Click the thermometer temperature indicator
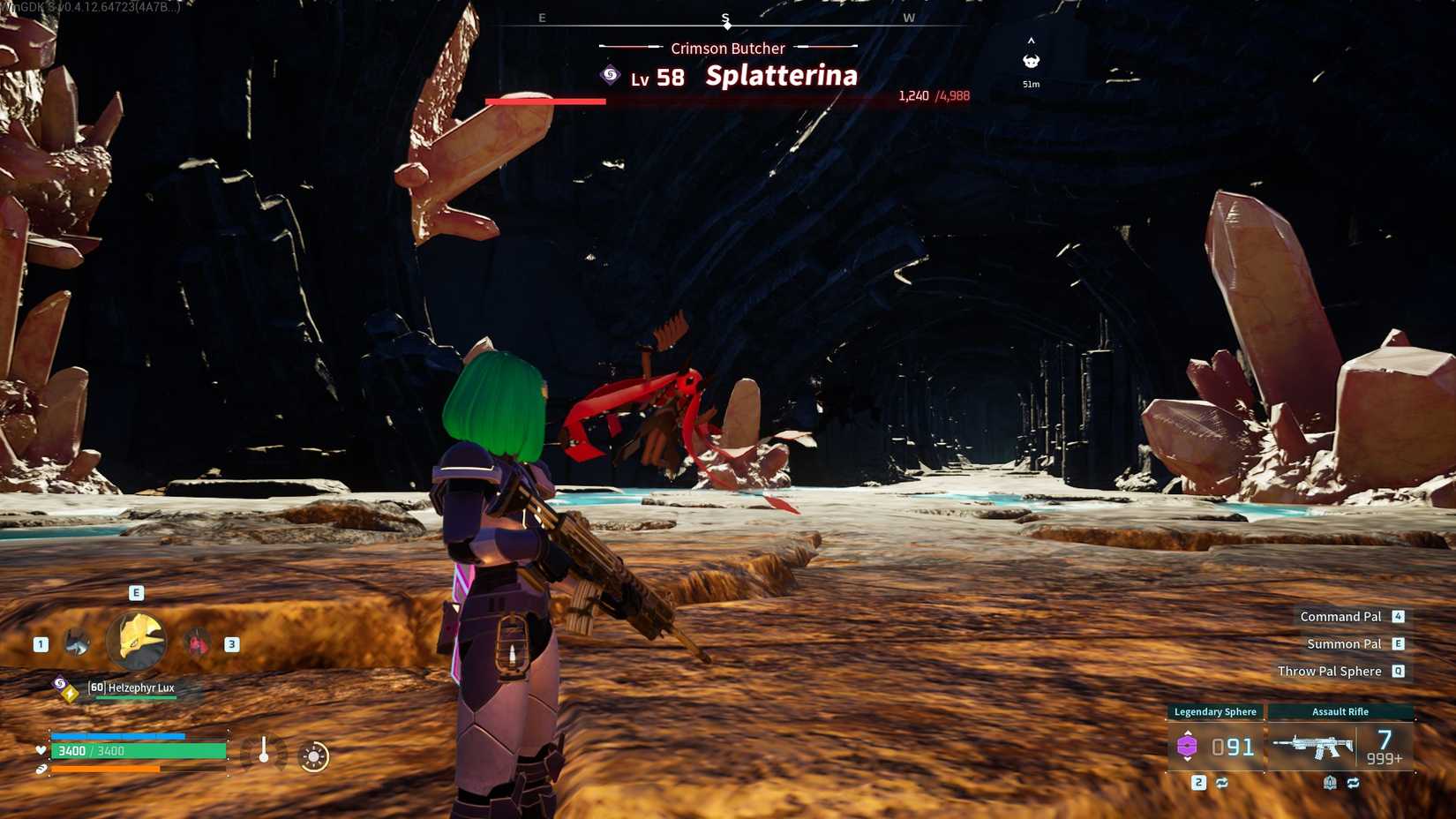Image resolution: width=1456 pixels, height=819 pixels. (x=264, y=750)
